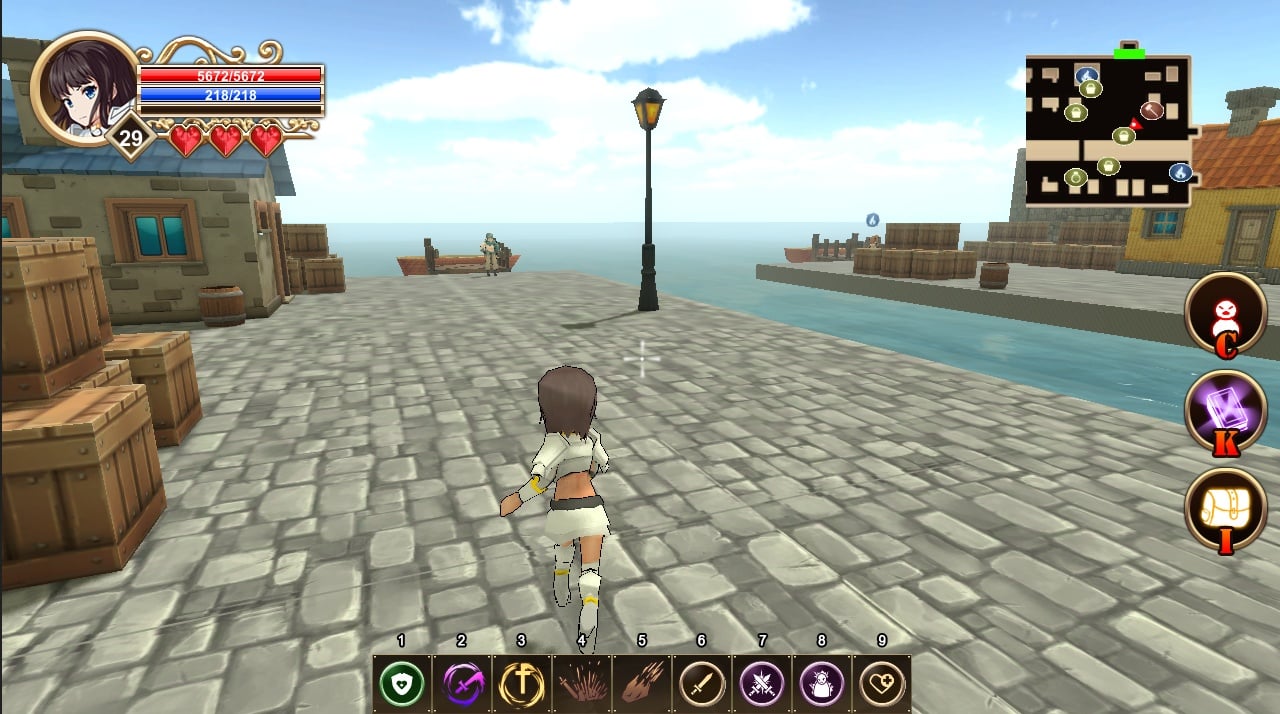1280x714 pixels.
Task: Activate the hooded figure skill in slot 8
Action: 822,685
